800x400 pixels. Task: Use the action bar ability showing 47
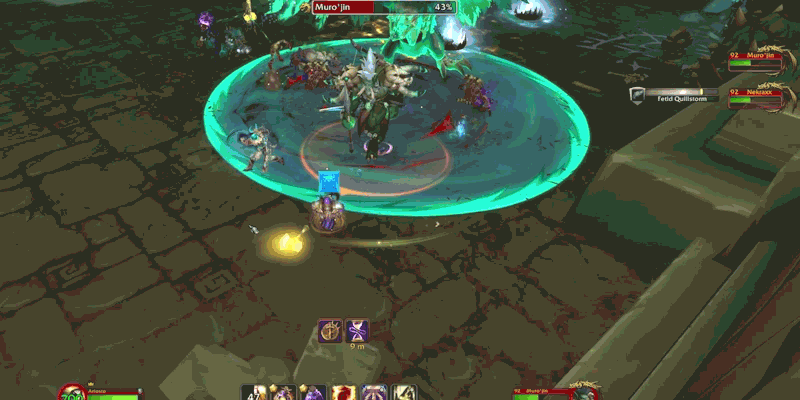252,391
